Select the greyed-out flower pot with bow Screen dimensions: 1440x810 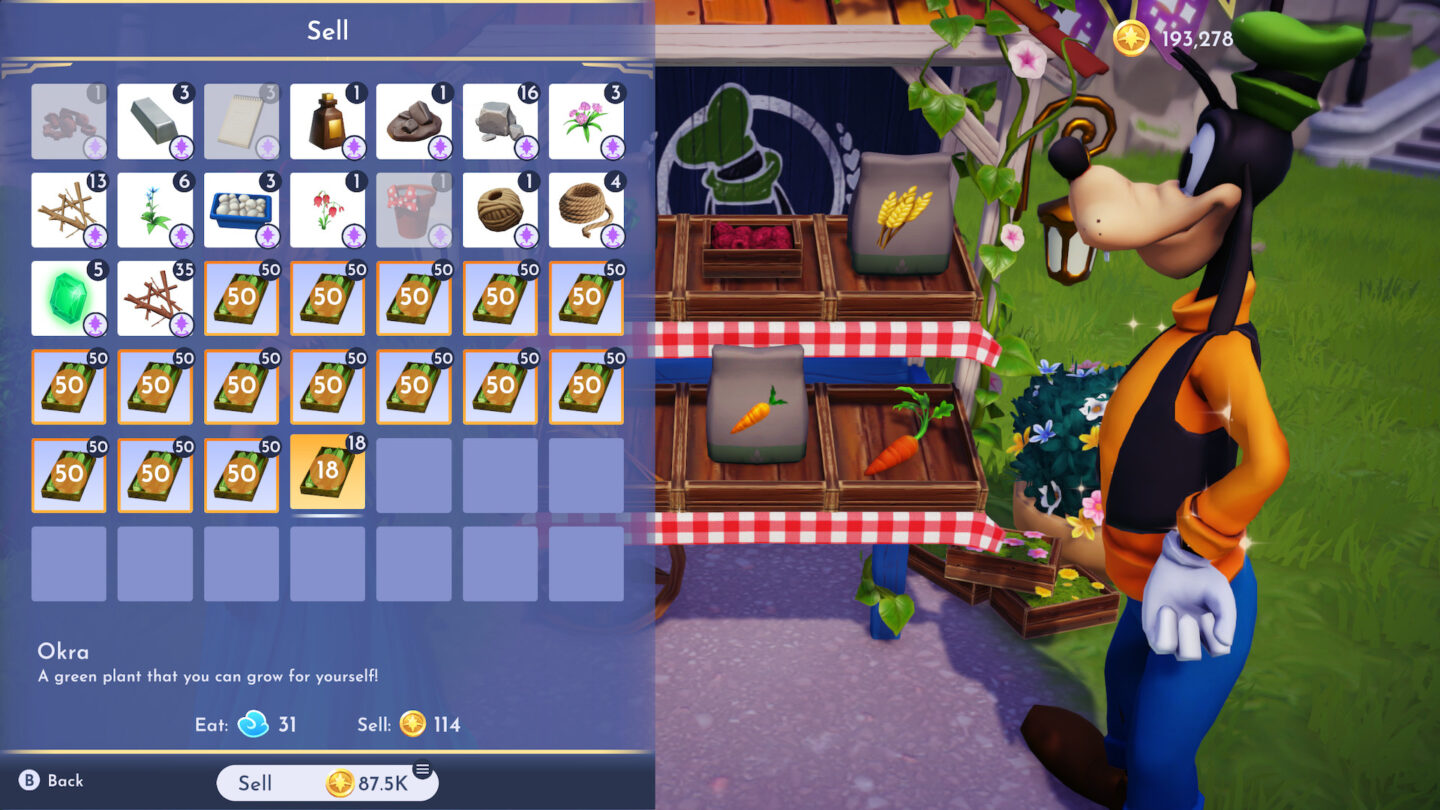[x=414, y=210]
